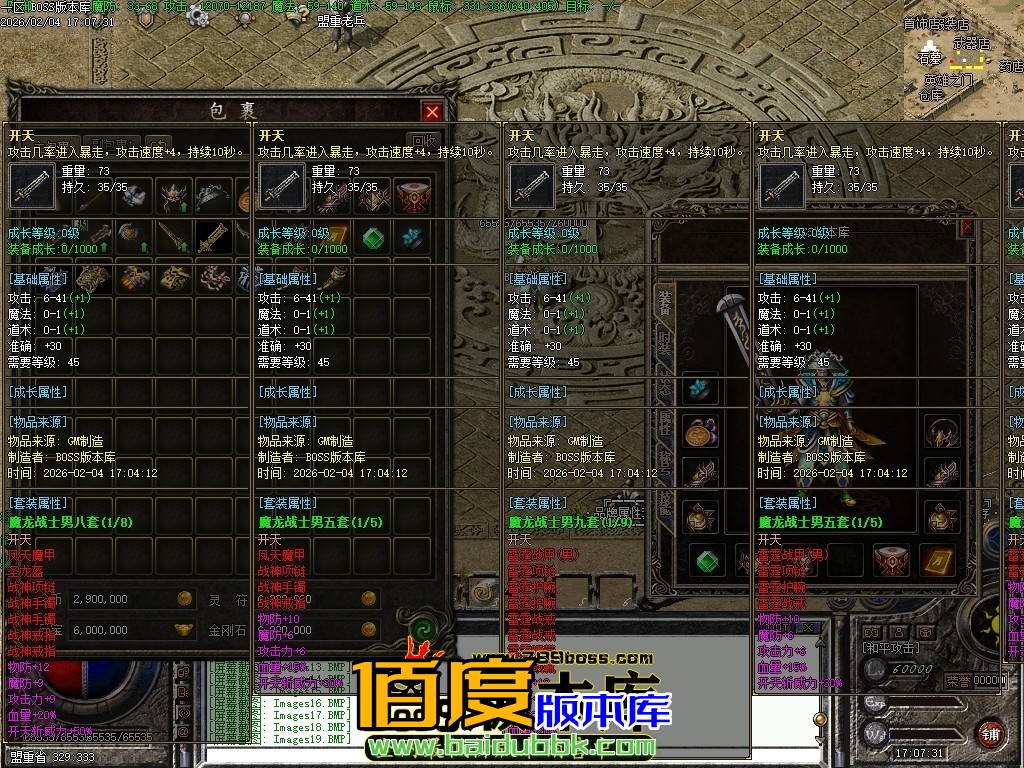Select the equipped blue ring slot

click(x=700, y=388)
